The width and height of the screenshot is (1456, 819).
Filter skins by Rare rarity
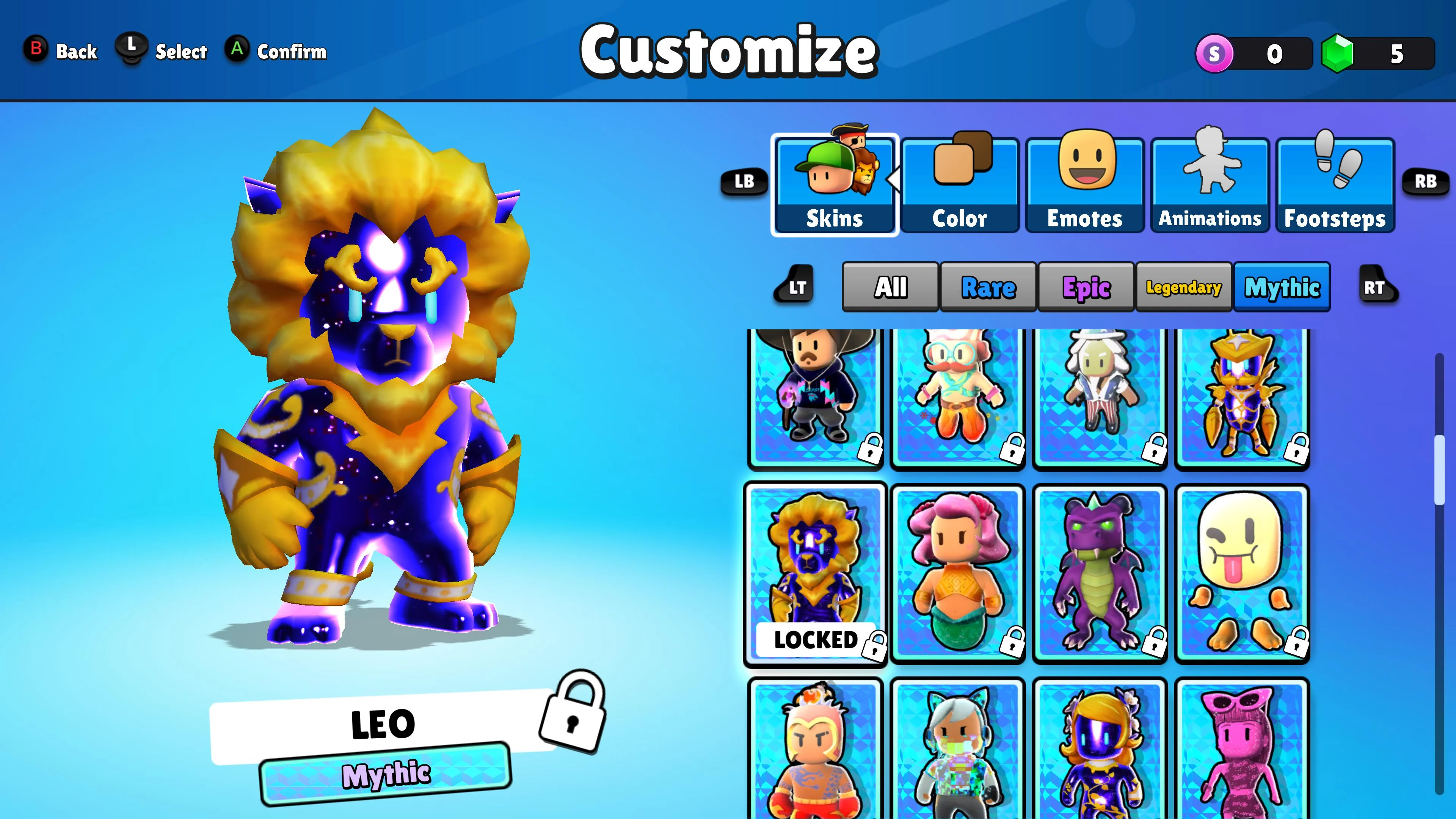point(988,287)
